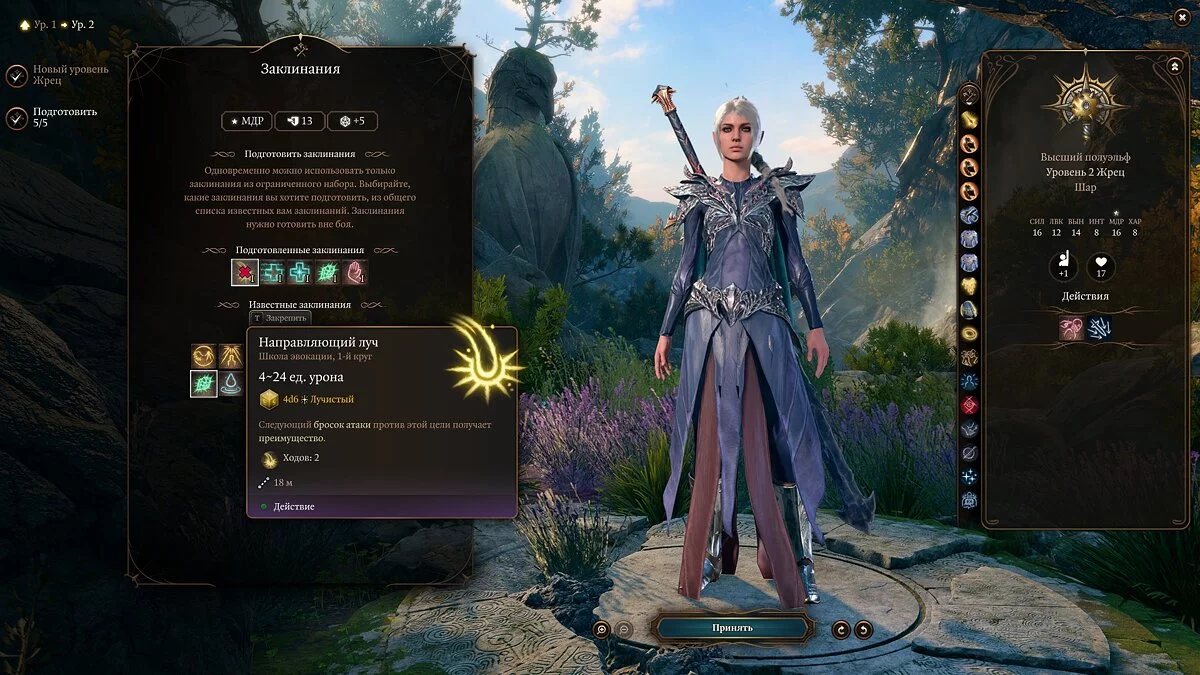
Task: Click the red diamond icon in sidebar
Action: [x=969, y=405]
